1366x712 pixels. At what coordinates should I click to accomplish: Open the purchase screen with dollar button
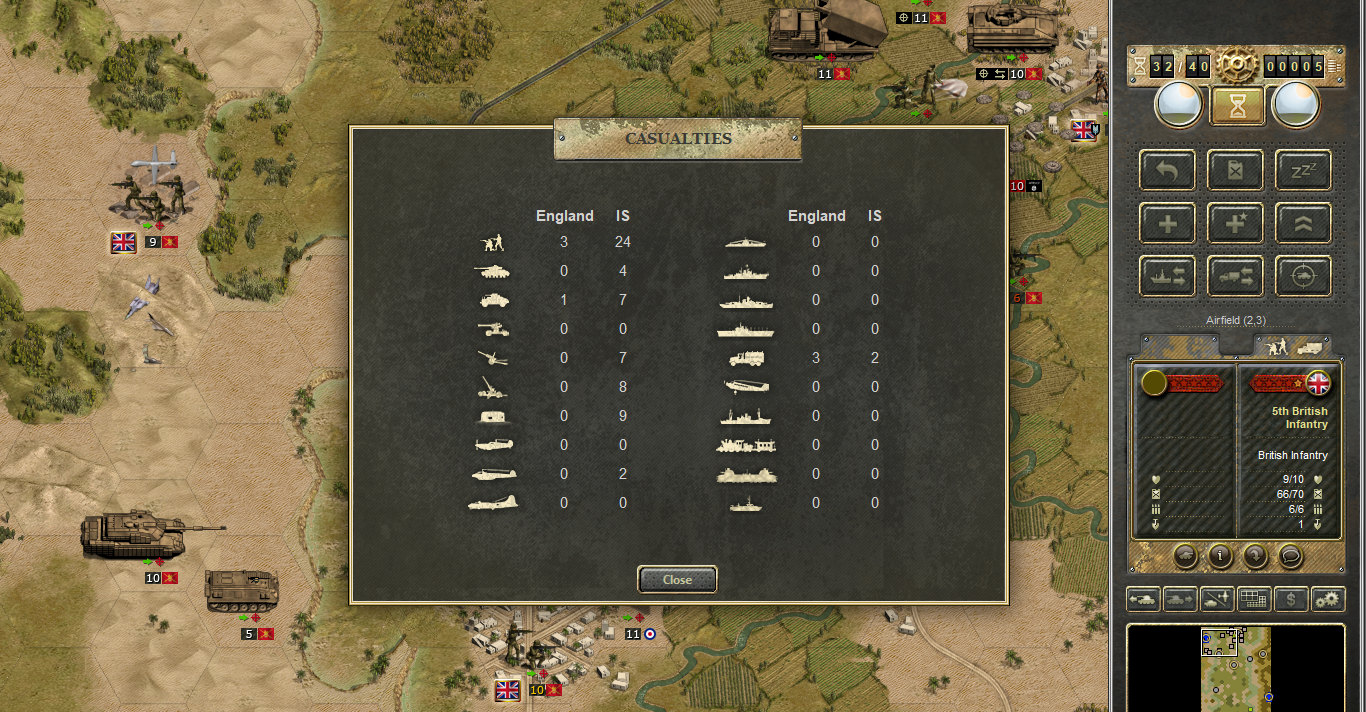pyautogui.click(x=1291, y=599)
